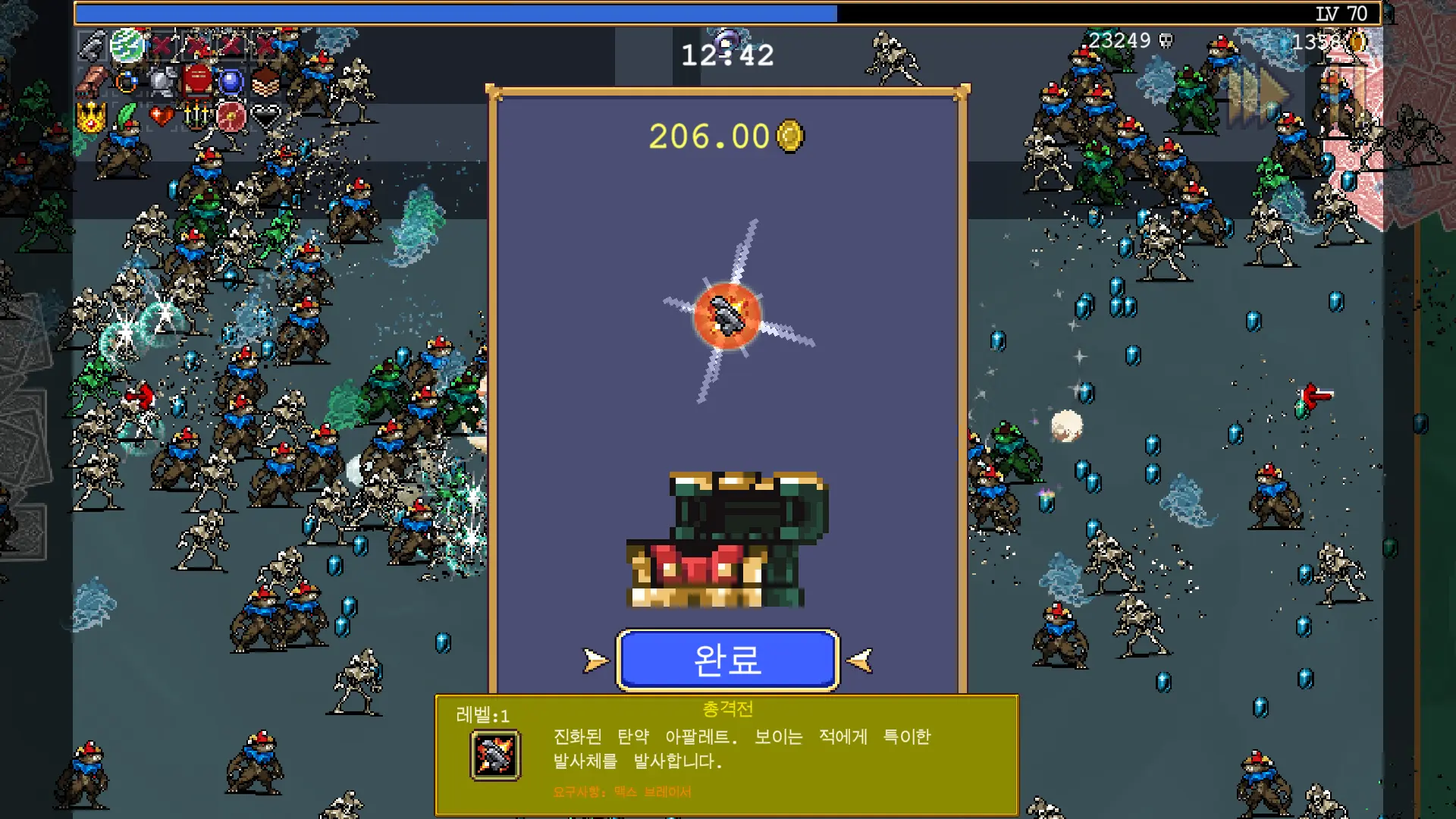1456x819 pixels.
Task: Select the black heart item icon
Action: pos(265,118)
